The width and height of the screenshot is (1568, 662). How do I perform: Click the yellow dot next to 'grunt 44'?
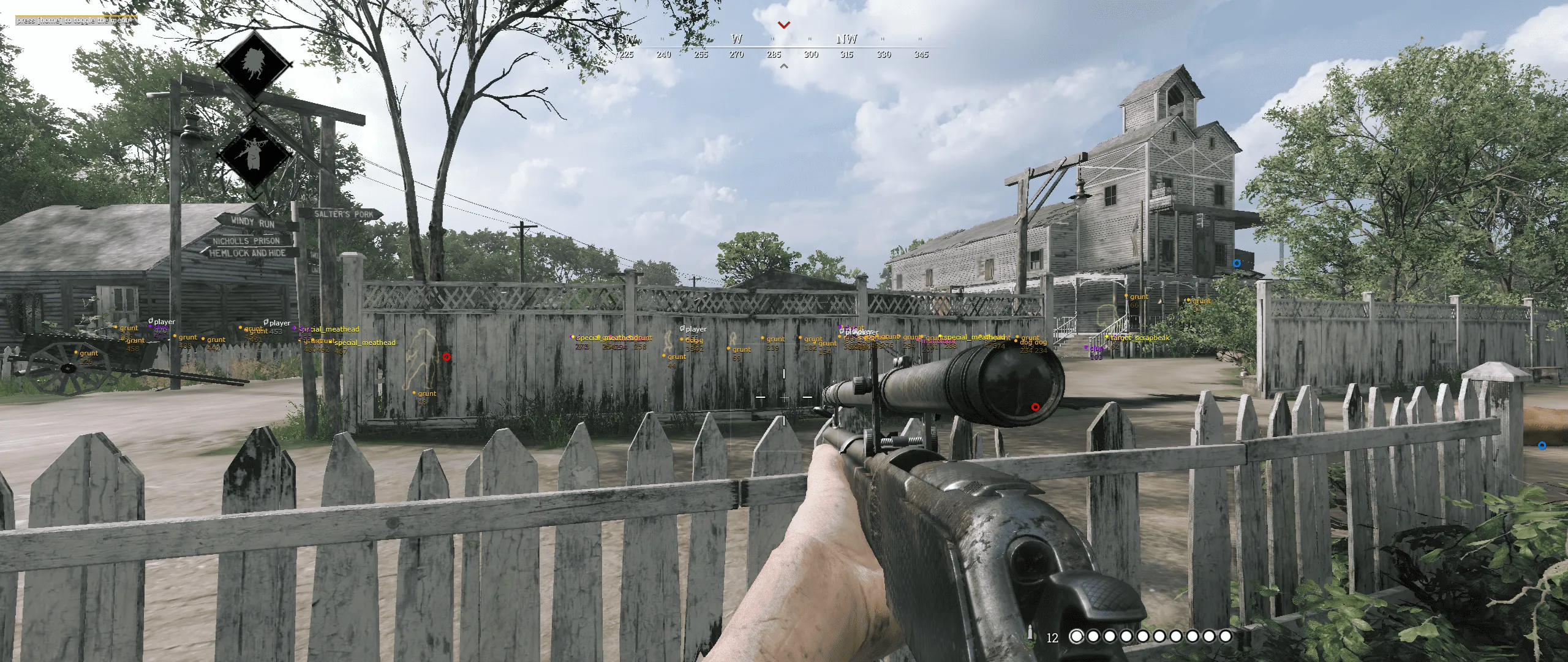point(664,356)
